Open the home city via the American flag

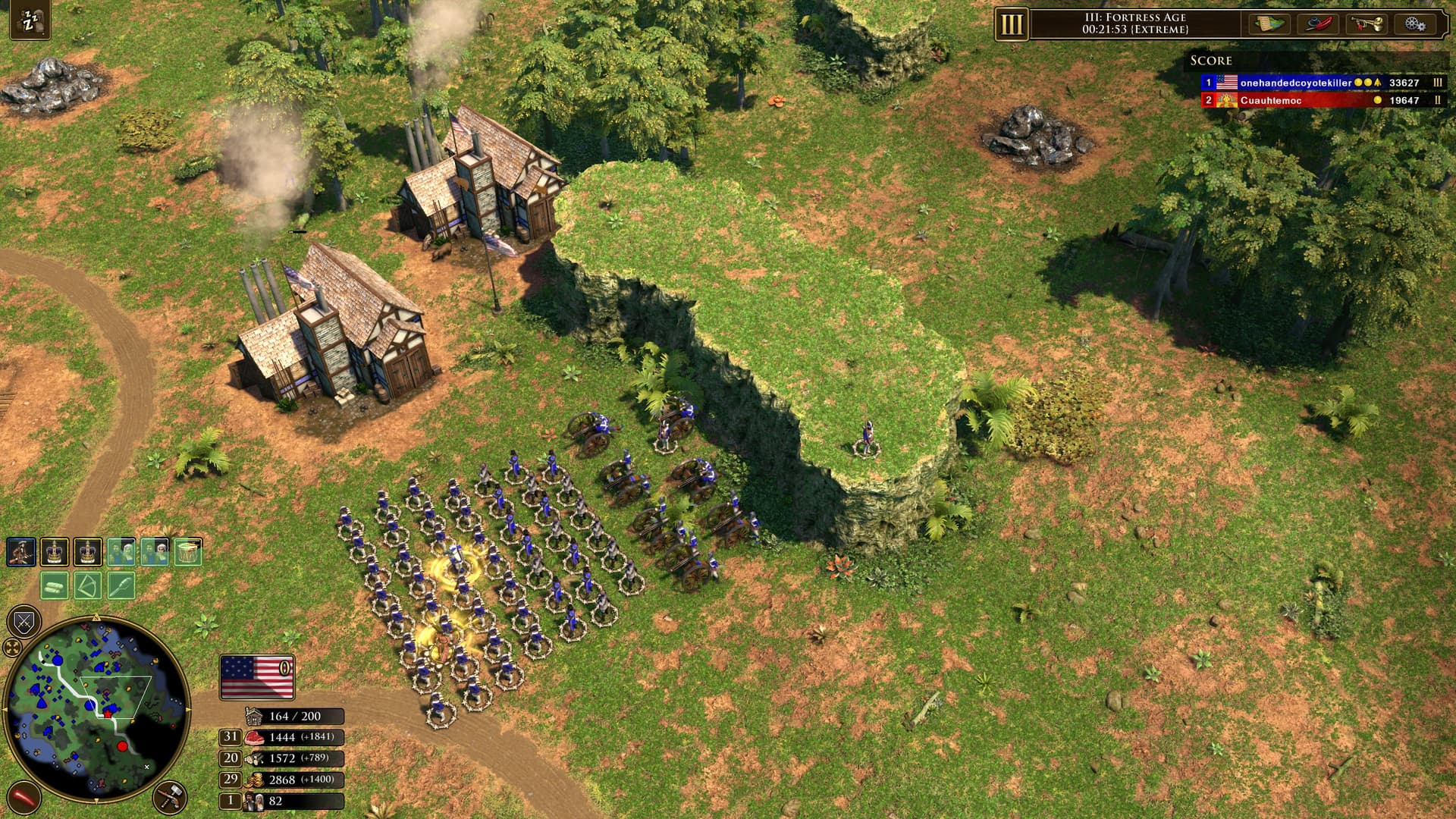click(x=257, y=676)
